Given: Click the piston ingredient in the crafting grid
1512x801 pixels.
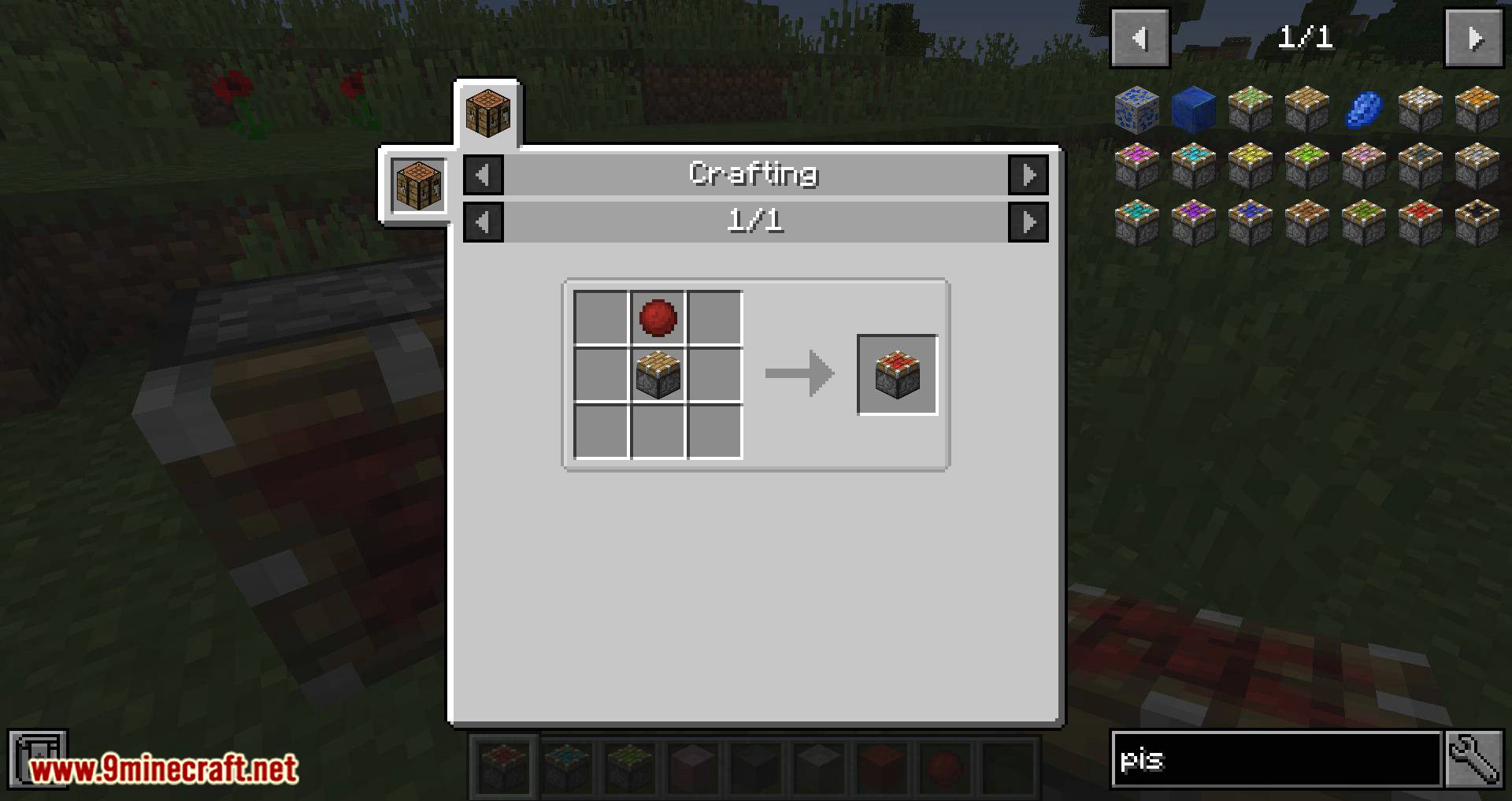Looking at the screenshot, I should [658, 375].
